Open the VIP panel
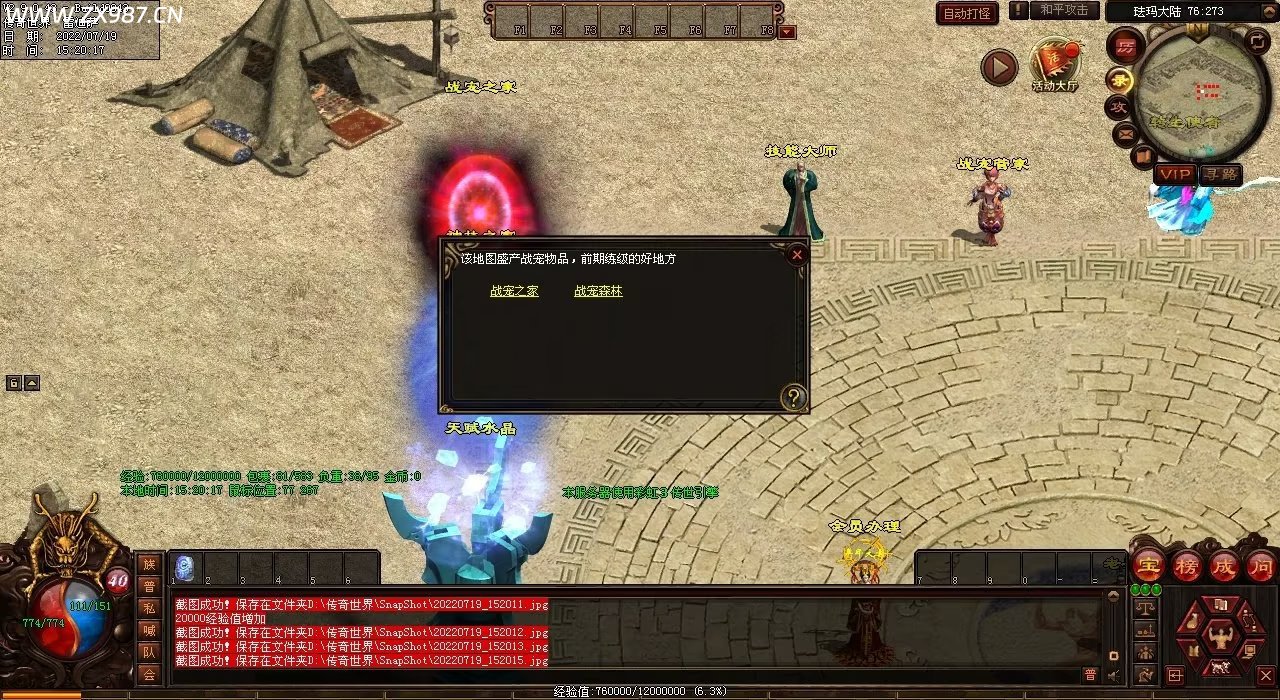Viewport: 1280px width, 700px height. pos(1174,174)
